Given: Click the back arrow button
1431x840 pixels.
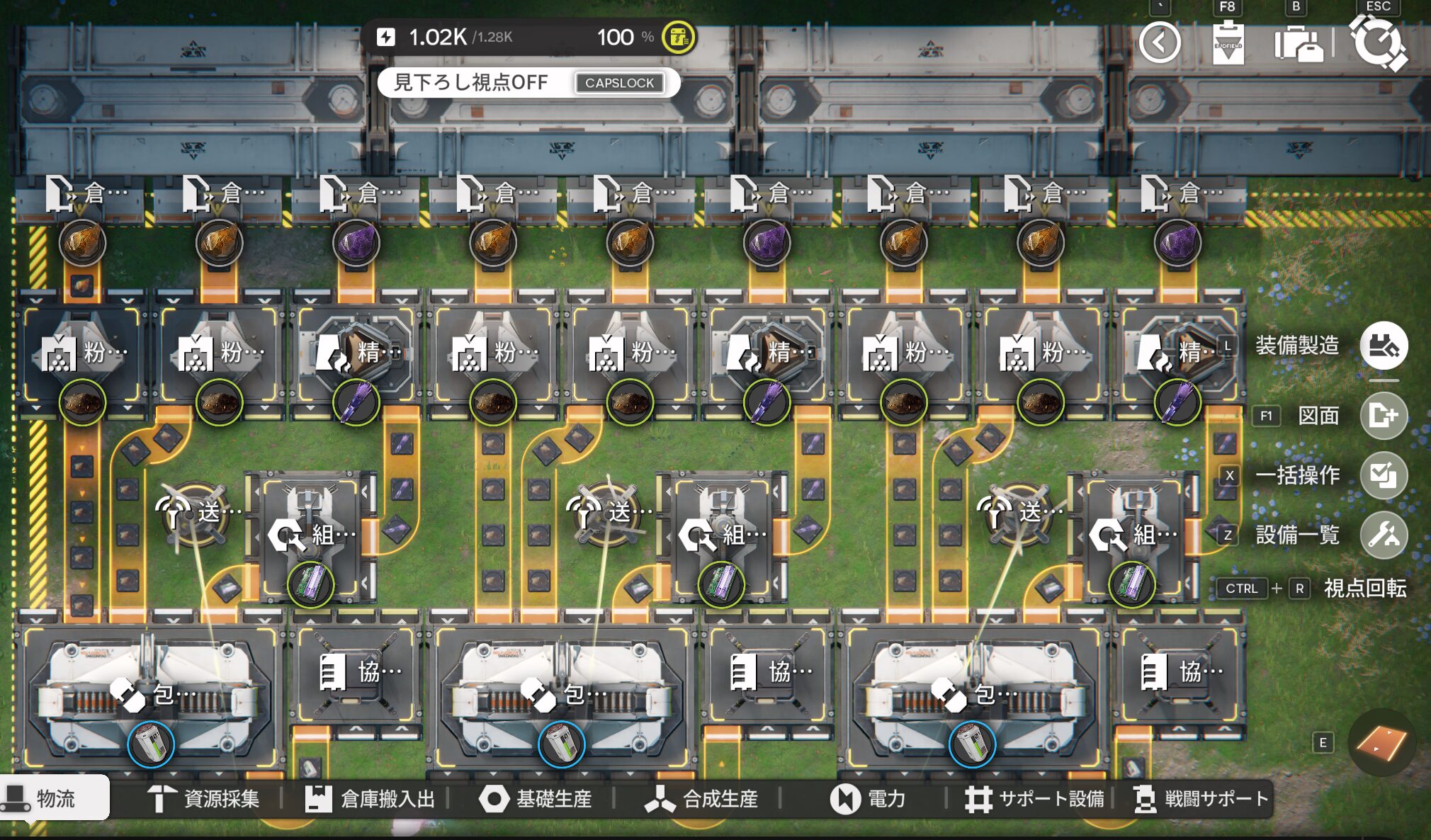Looking at the screenshot, I should [1160, 43].
